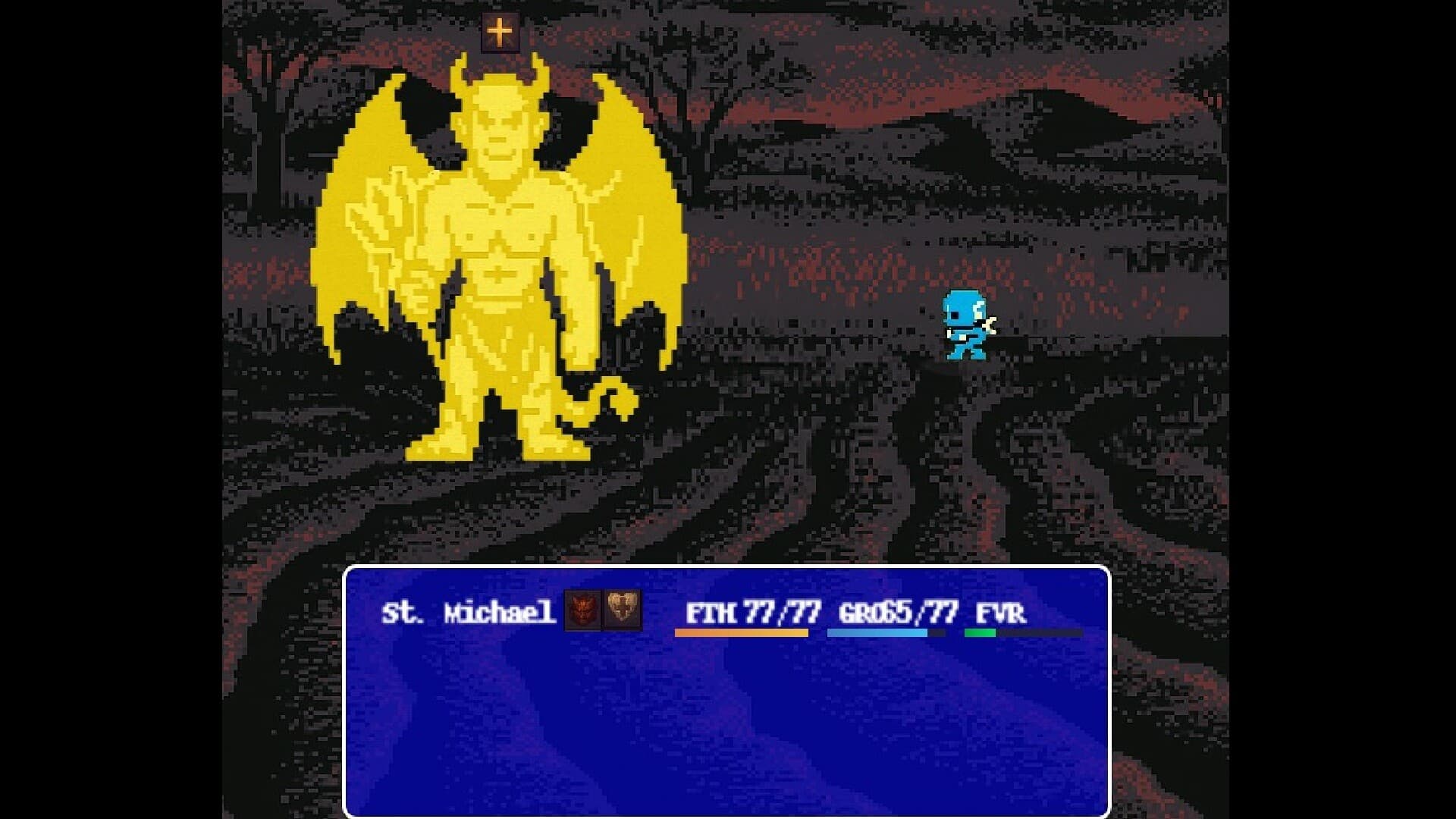
Task: Select the glowing cross above the demon
Action: point(500,32)
